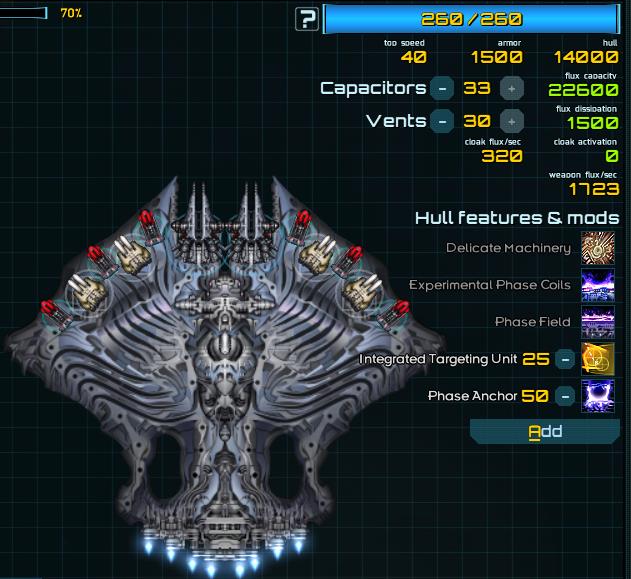Viewport: 631px width, 579px height.
Task: Remove the Integrated Targeting Unit hullmod
Action: pos(565,358)
